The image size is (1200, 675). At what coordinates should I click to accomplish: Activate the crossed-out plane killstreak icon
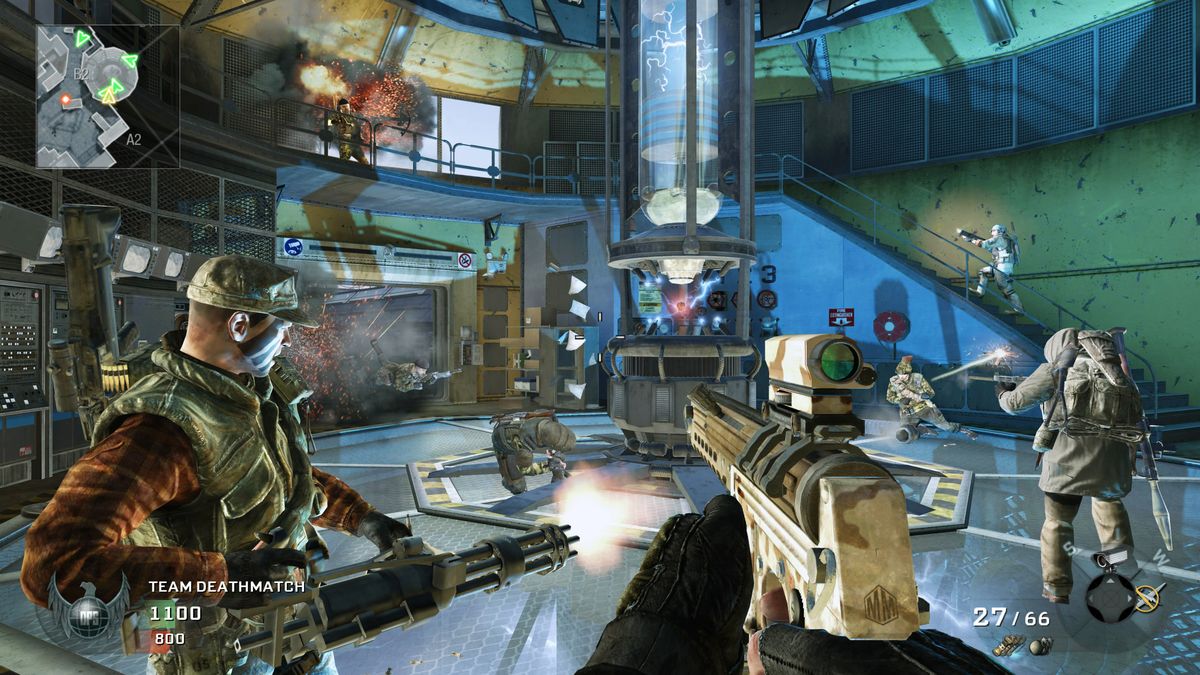1147,597
